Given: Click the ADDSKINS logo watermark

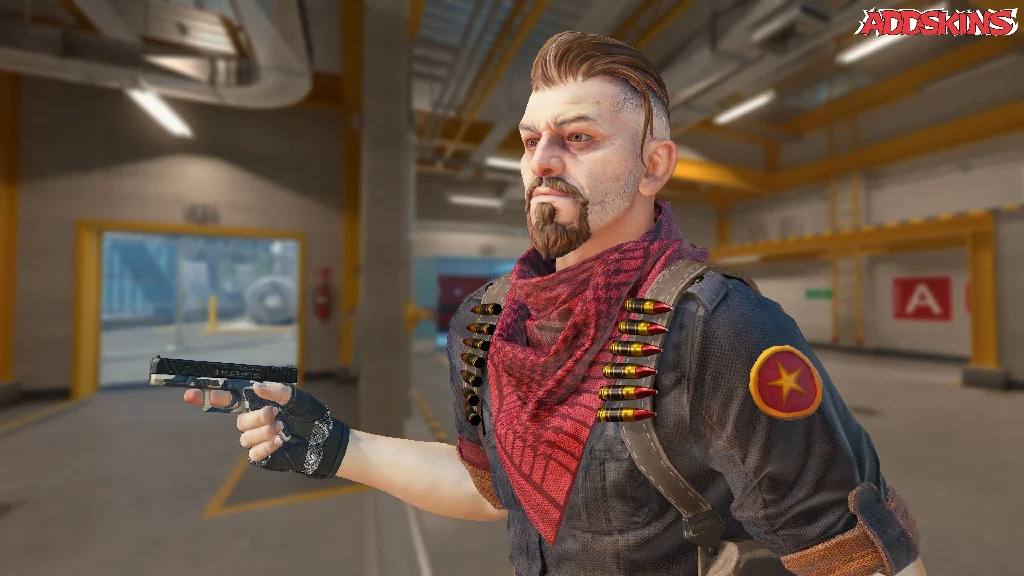Looking at the screenshot, I should [935, 22].
